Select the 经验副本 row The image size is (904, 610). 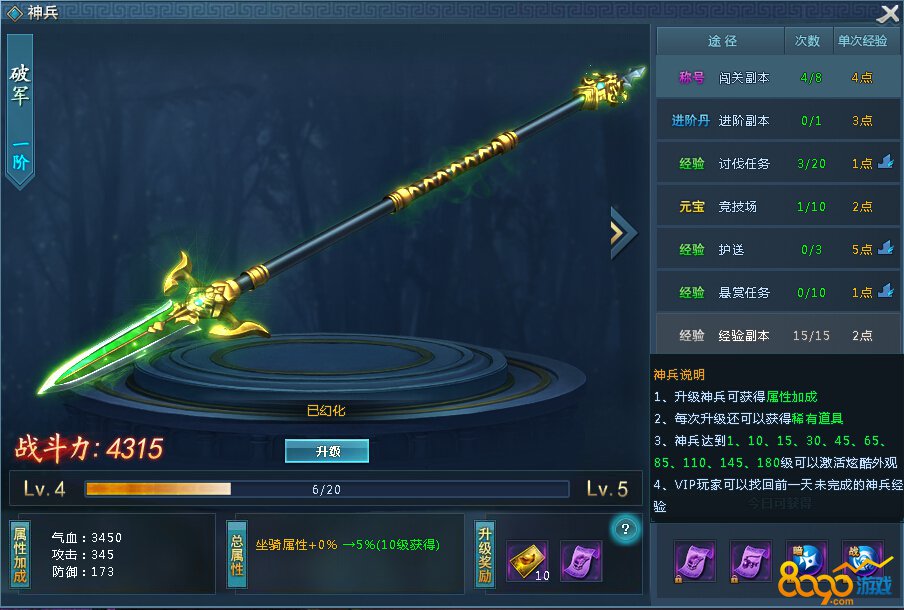(x=778, y=335)
